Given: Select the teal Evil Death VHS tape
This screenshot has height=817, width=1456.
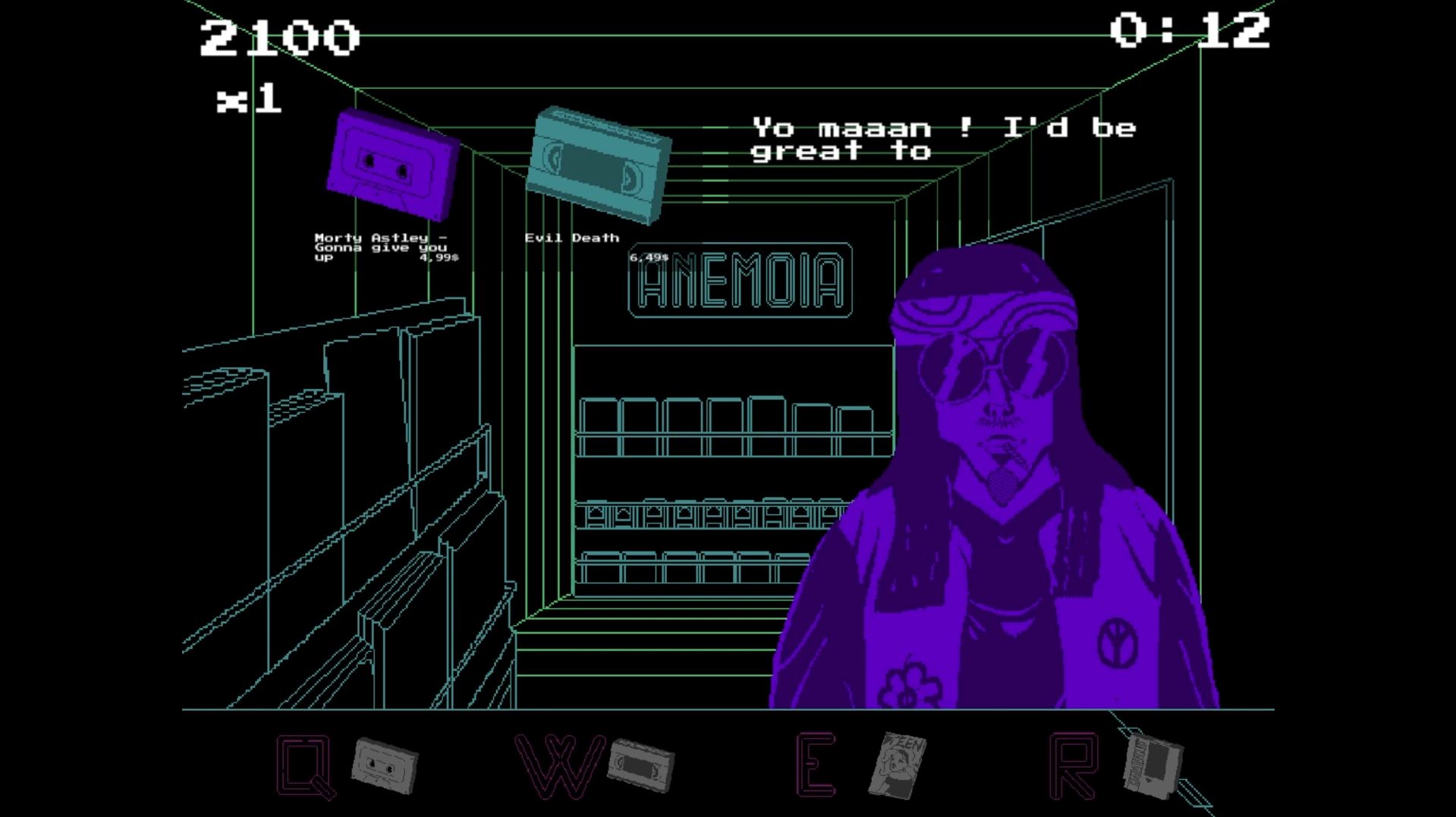Looking at the screenshot, I should [x=599, y=165].
